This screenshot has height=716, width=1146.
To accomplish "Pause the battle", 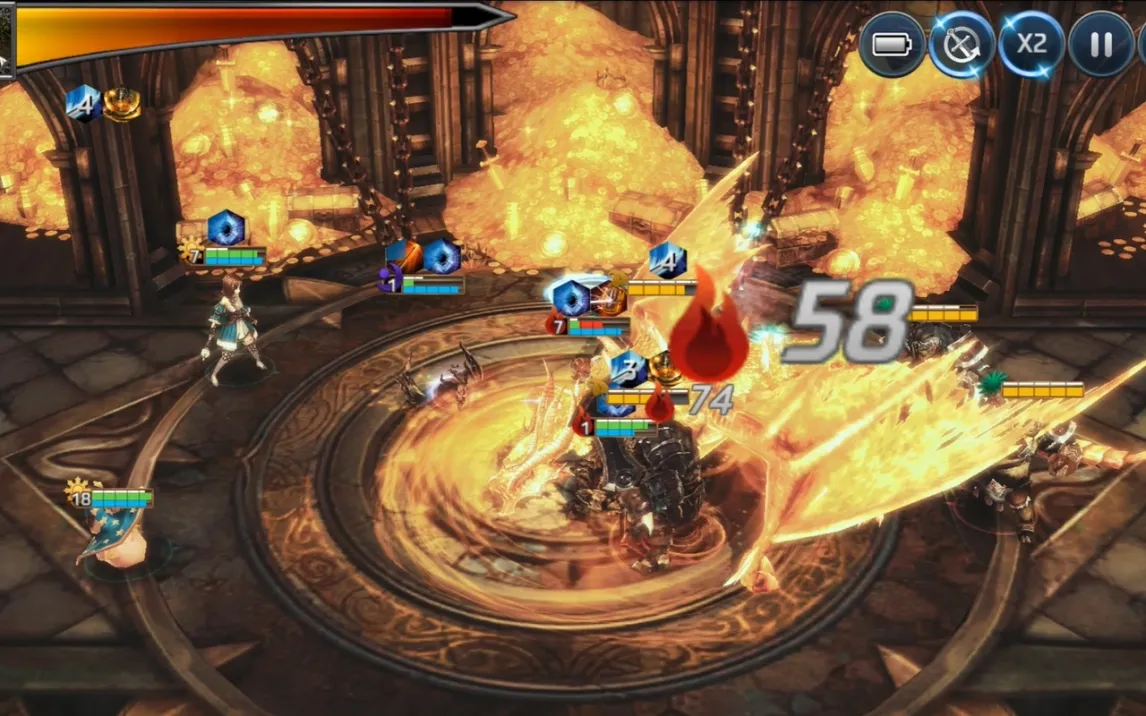I will click(1101, 45).
